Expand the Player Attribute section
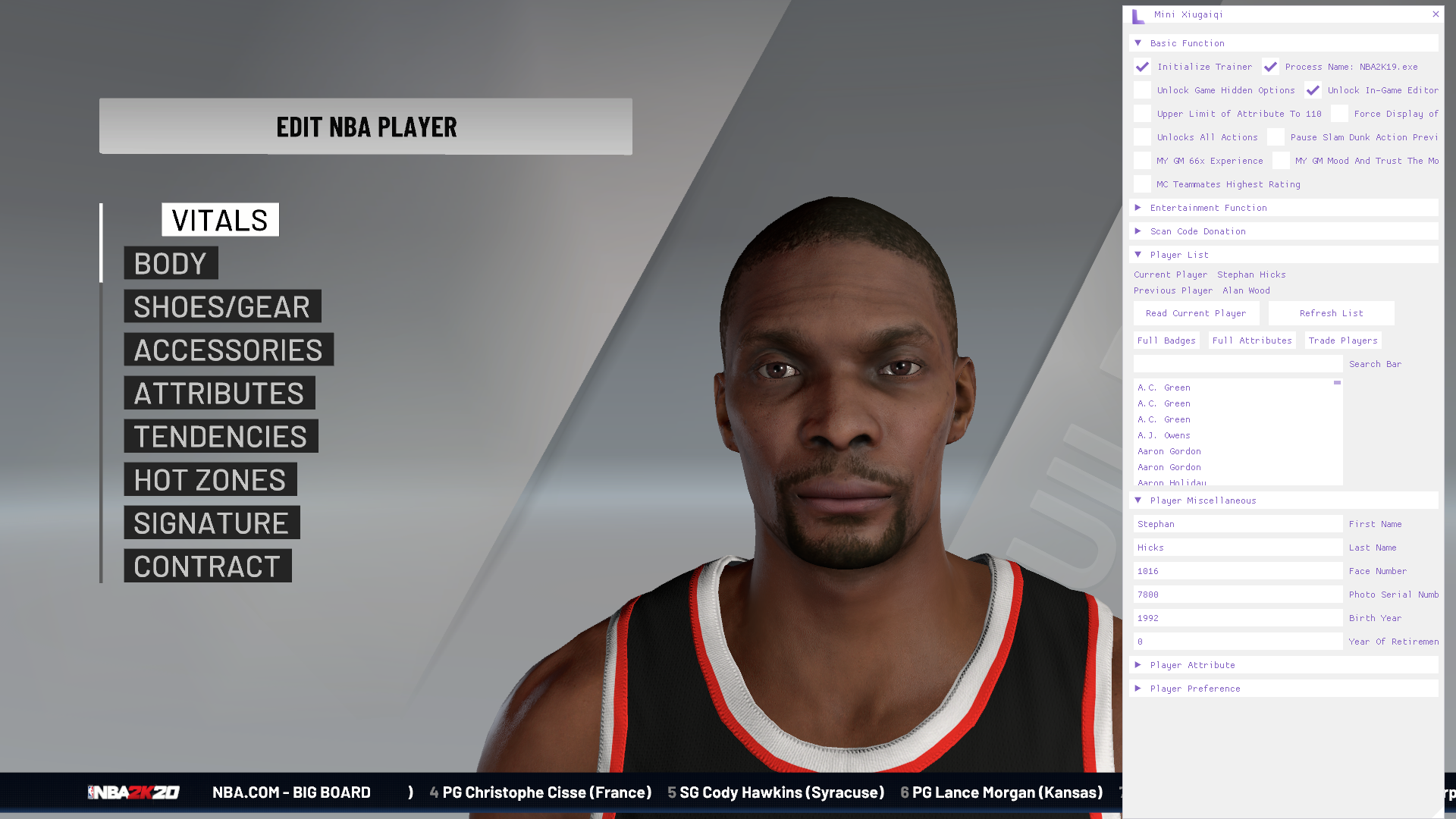 [x=1192, y=665]
